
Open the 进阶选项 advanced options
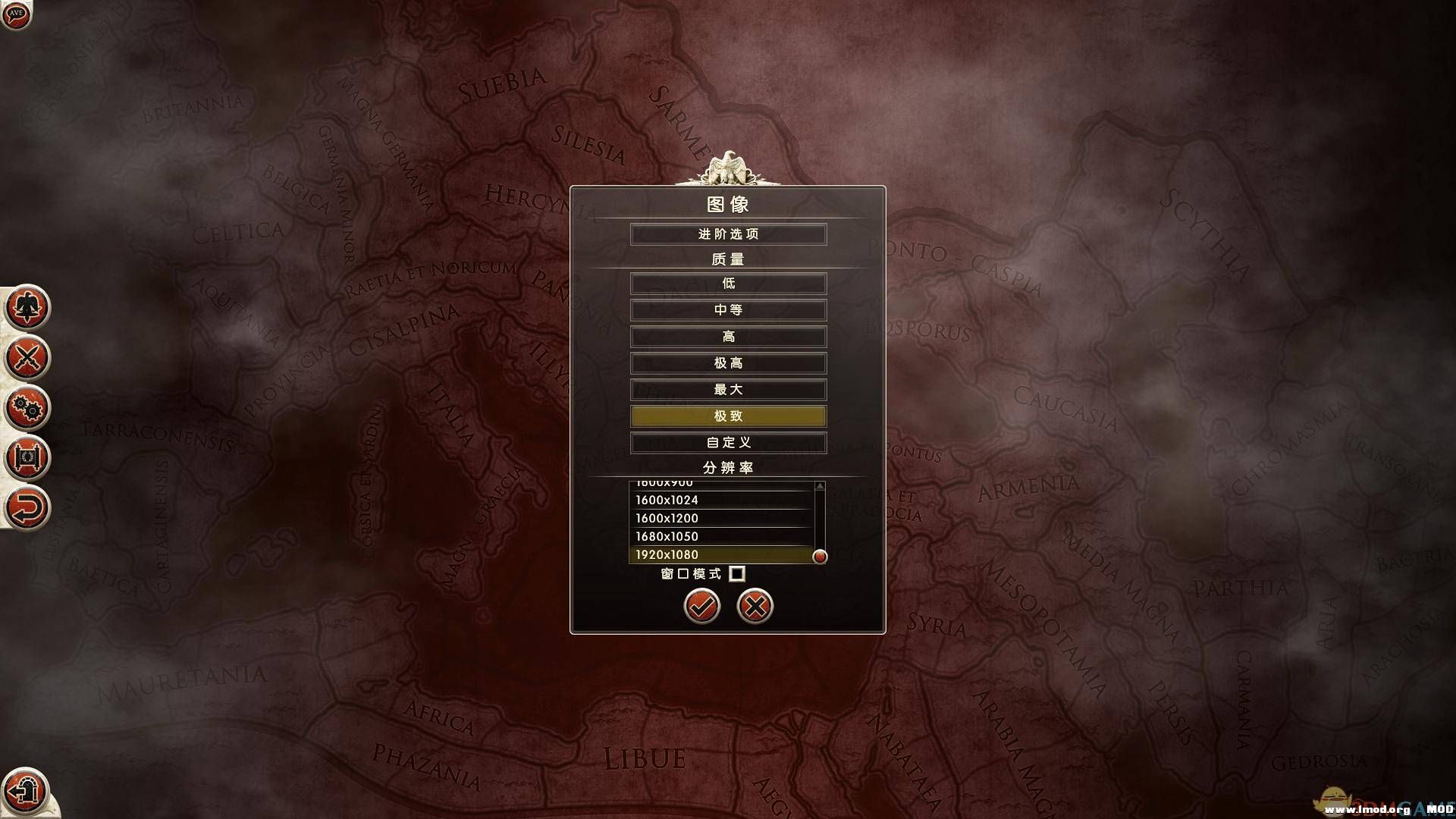pyautogui.click(x=727, y=234)
